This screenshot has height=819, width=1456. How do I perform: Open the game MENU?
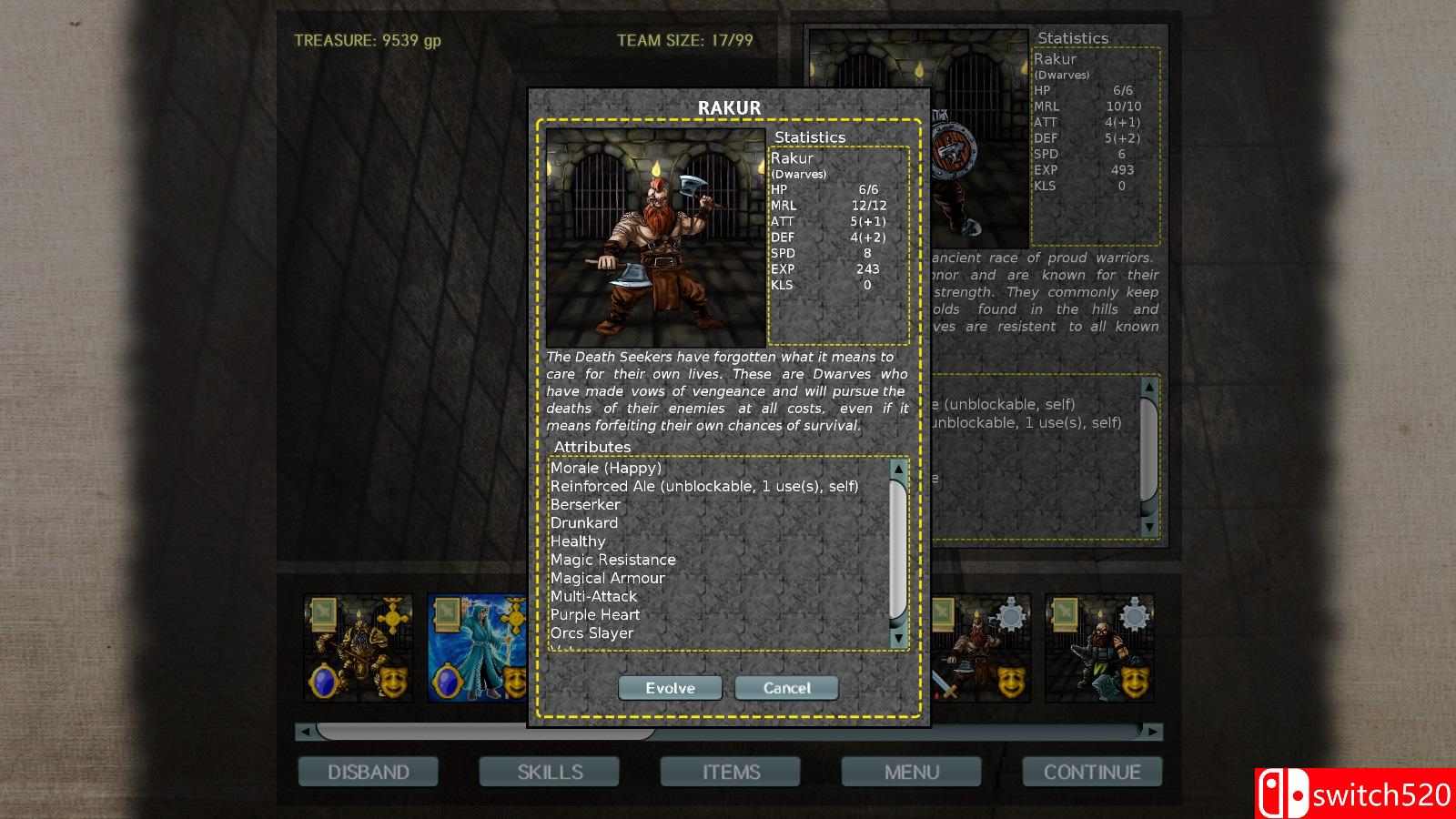pos(911,772)
